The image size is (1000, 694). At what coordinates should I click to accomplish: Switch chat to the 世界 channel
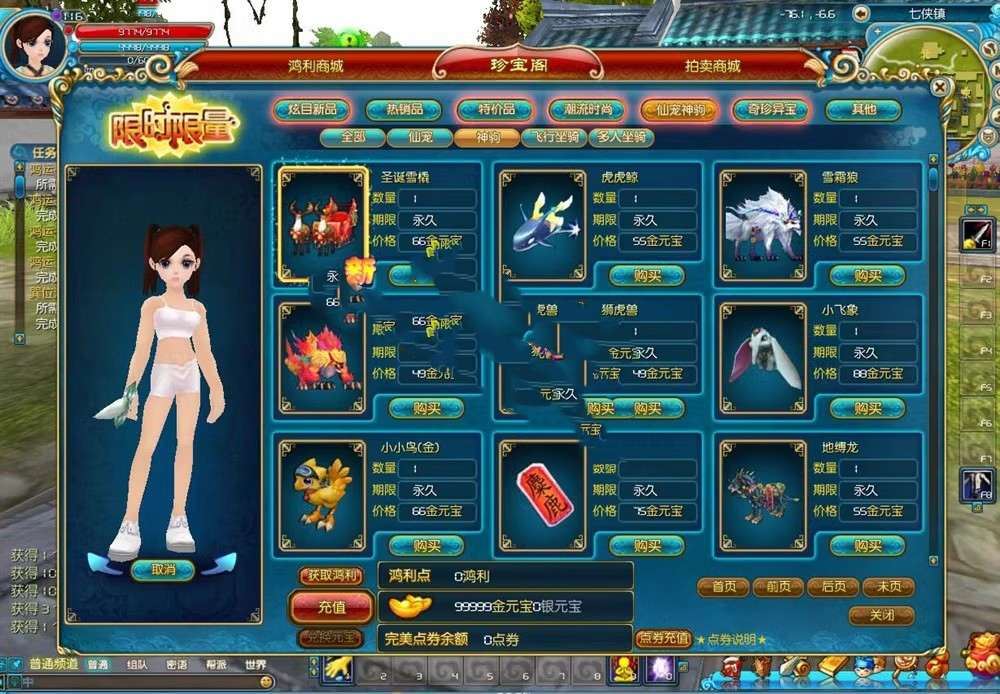coord(255,664)
